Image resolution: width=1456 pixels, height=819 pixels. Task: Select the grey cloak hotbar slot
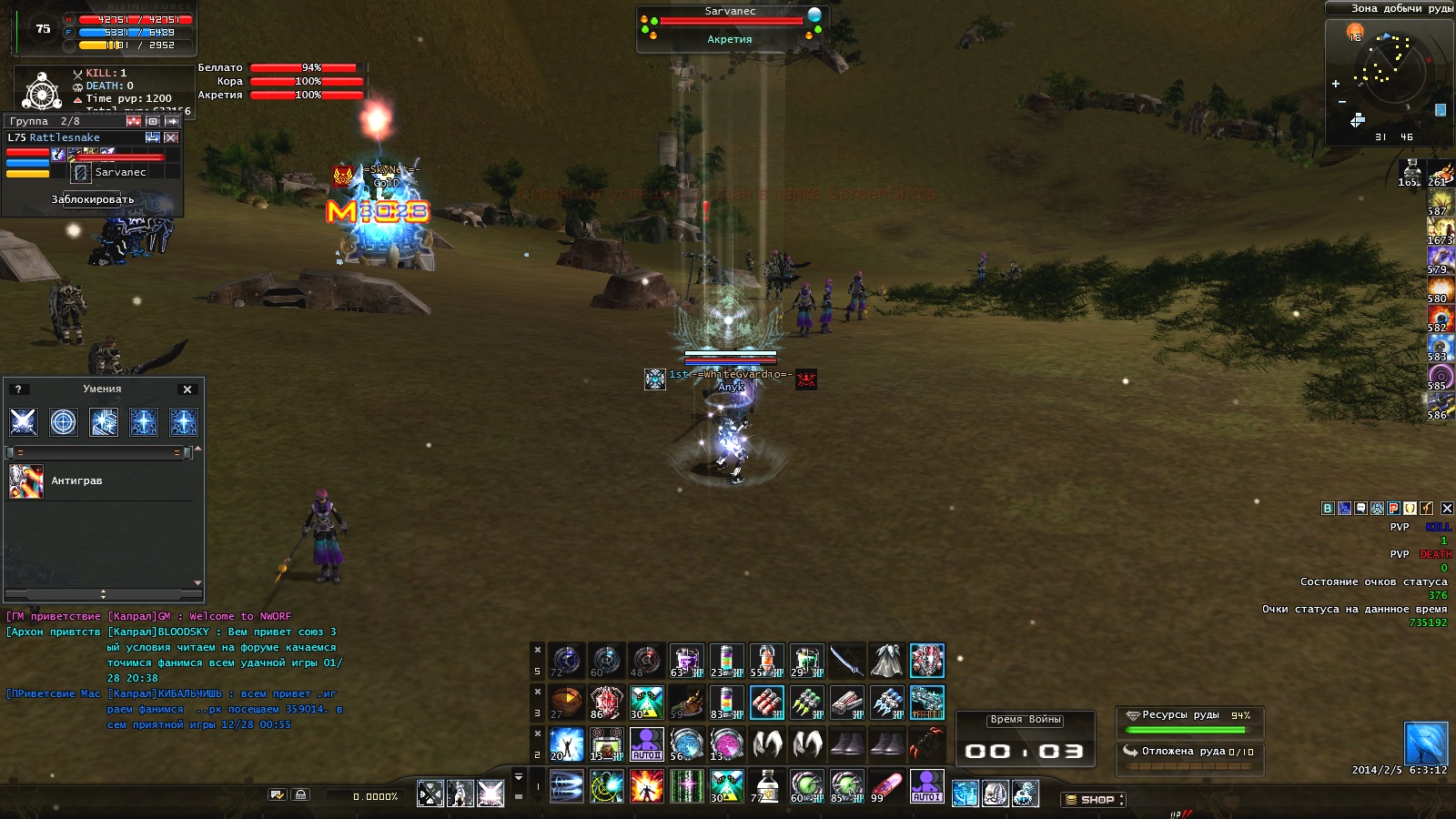click(x=886, y=661)
